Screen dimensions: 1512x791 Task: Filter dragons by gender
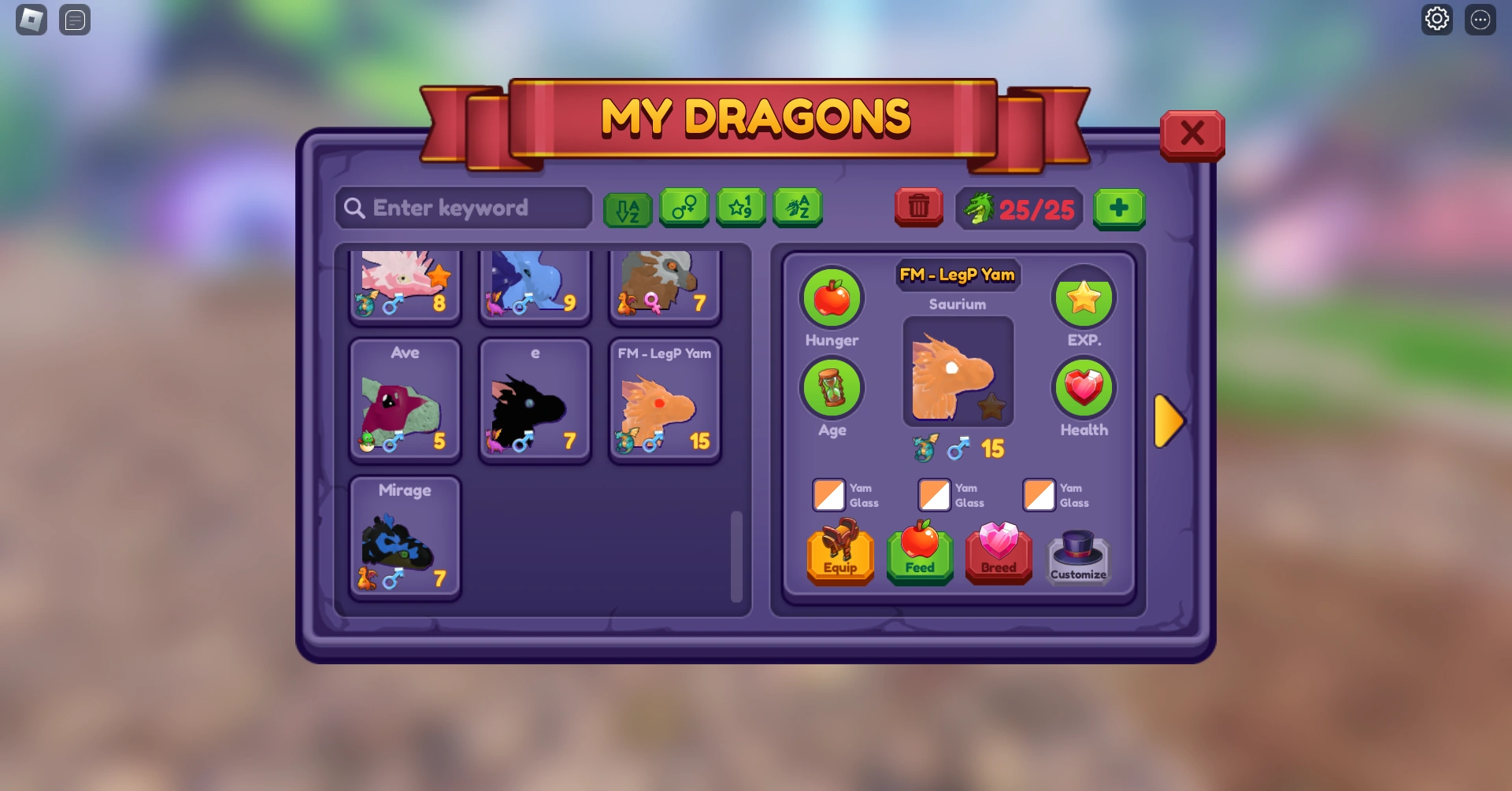[x=684, y=208]
